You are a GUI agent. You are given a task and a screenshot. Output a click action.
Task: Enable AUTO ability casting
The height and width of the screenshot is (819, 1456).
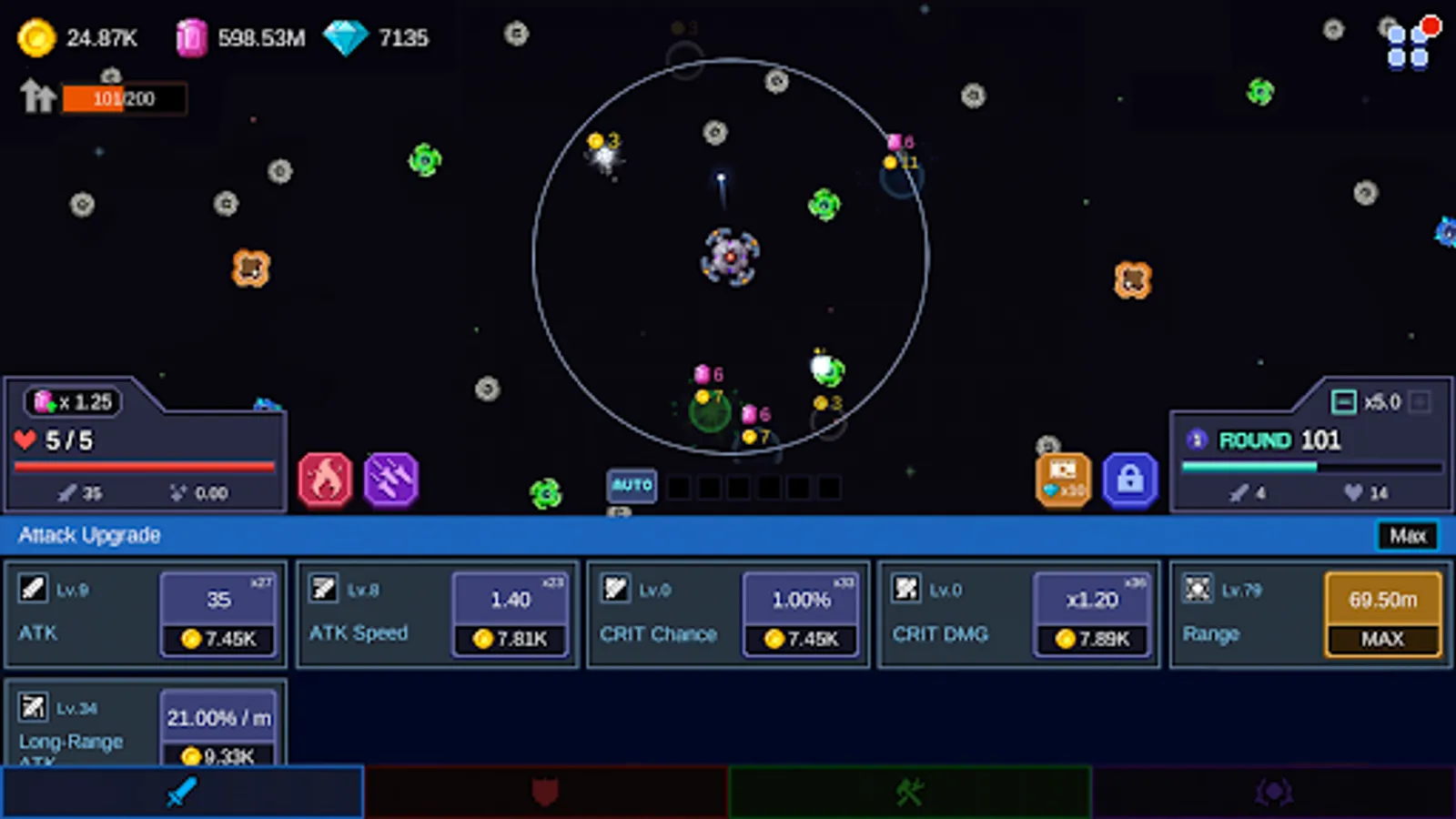tap(632, 486)
